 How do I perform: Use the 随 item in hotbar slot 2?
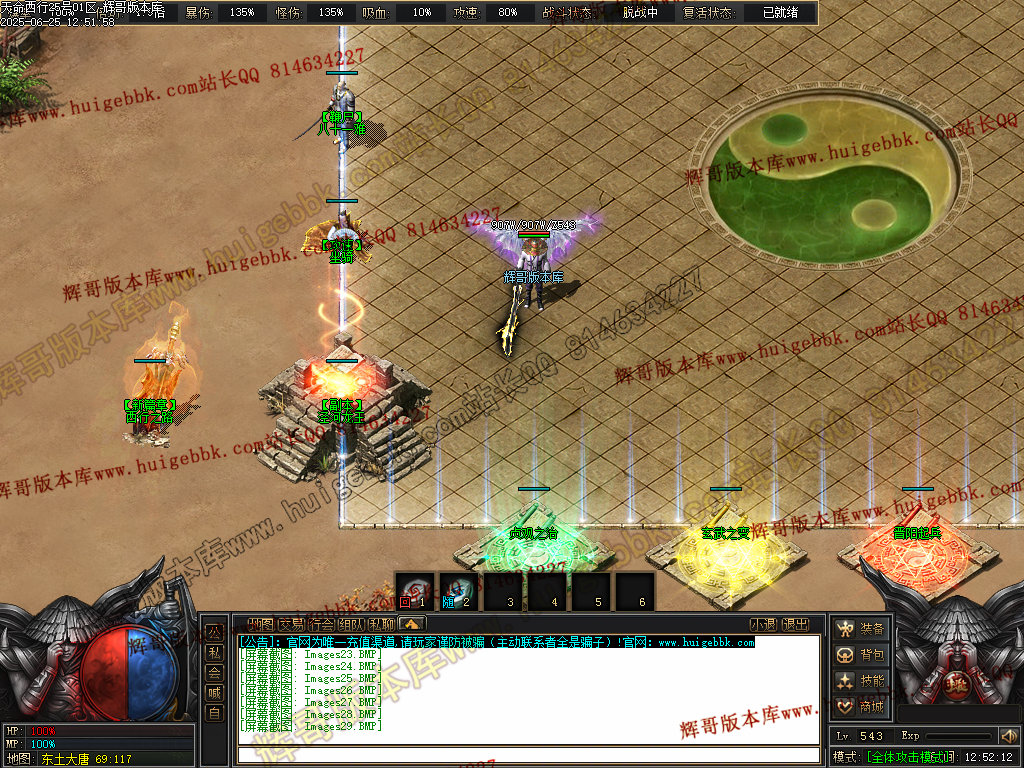tap(458, 591)
